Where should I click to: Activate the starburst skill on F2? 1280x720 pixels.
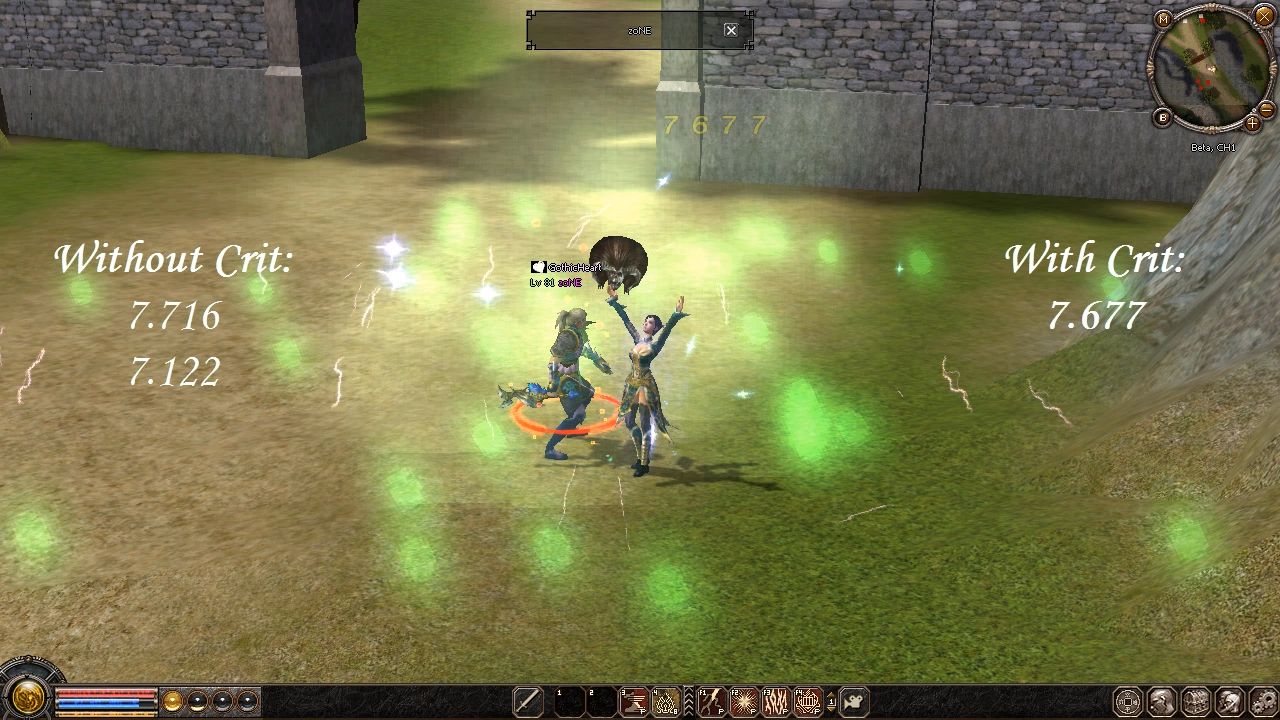[743, 702]
